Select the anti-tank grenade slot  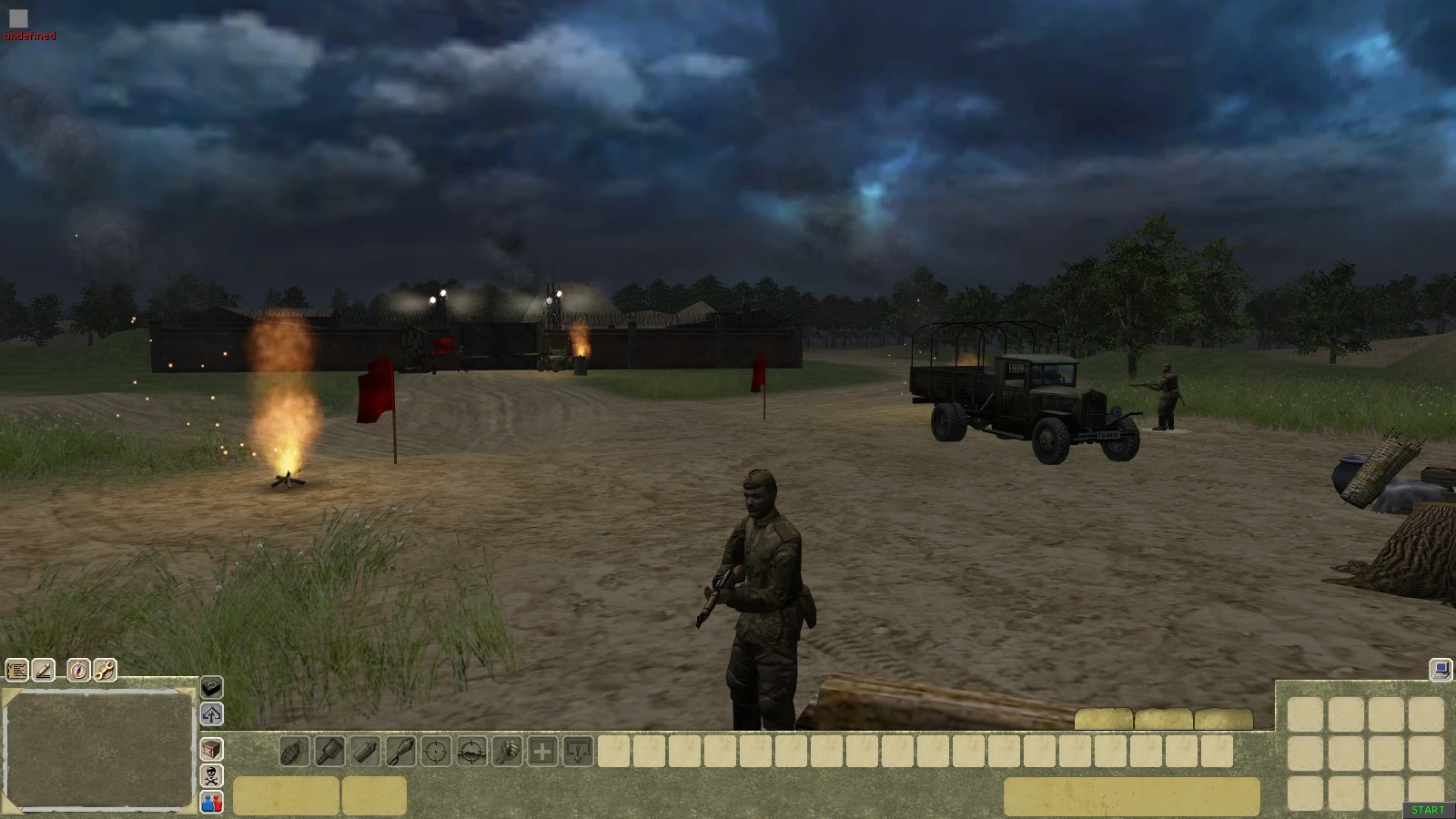400,752
